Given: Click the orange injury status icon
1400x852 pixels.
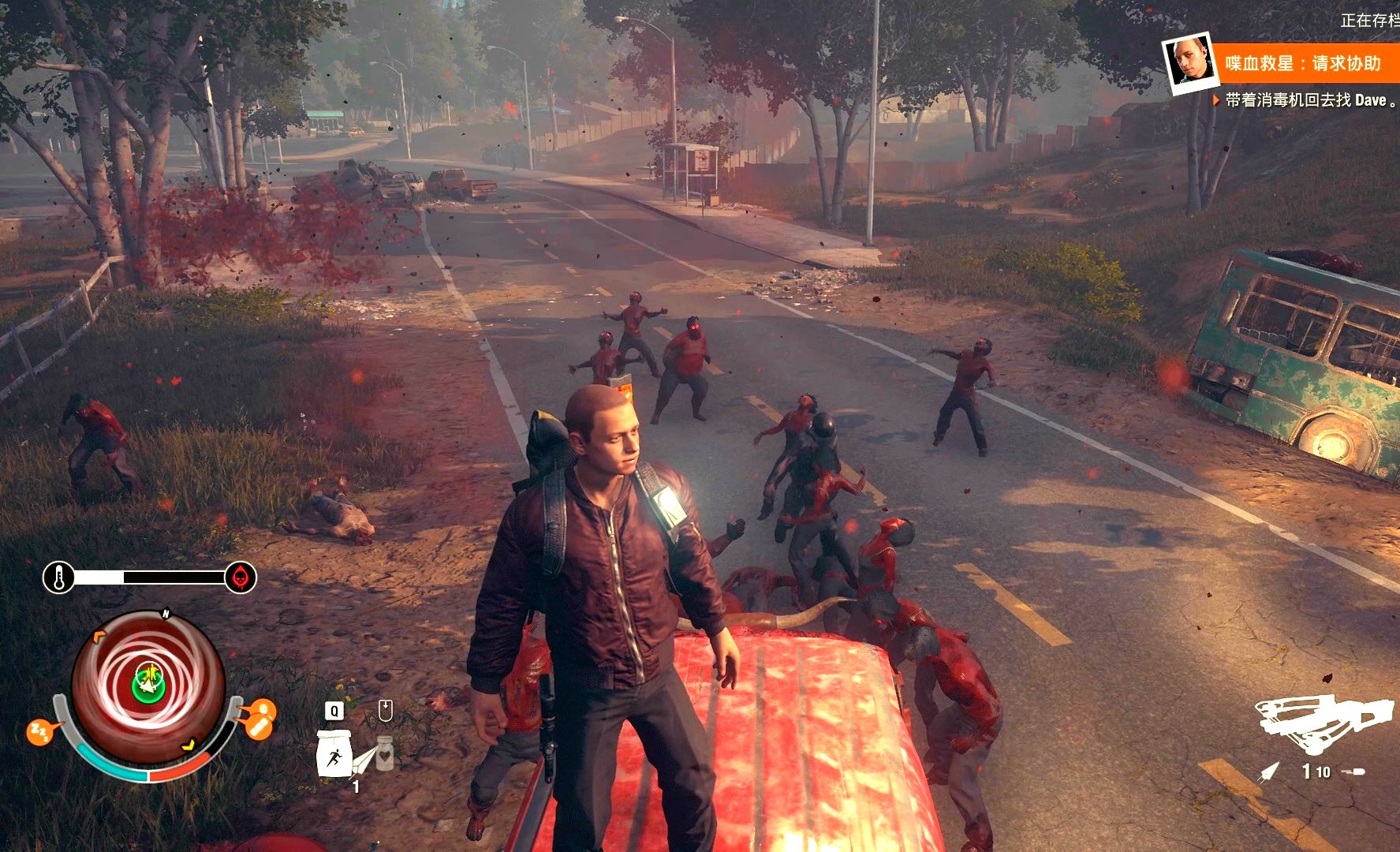Looking at the screenshot, I should coord(260,719).
